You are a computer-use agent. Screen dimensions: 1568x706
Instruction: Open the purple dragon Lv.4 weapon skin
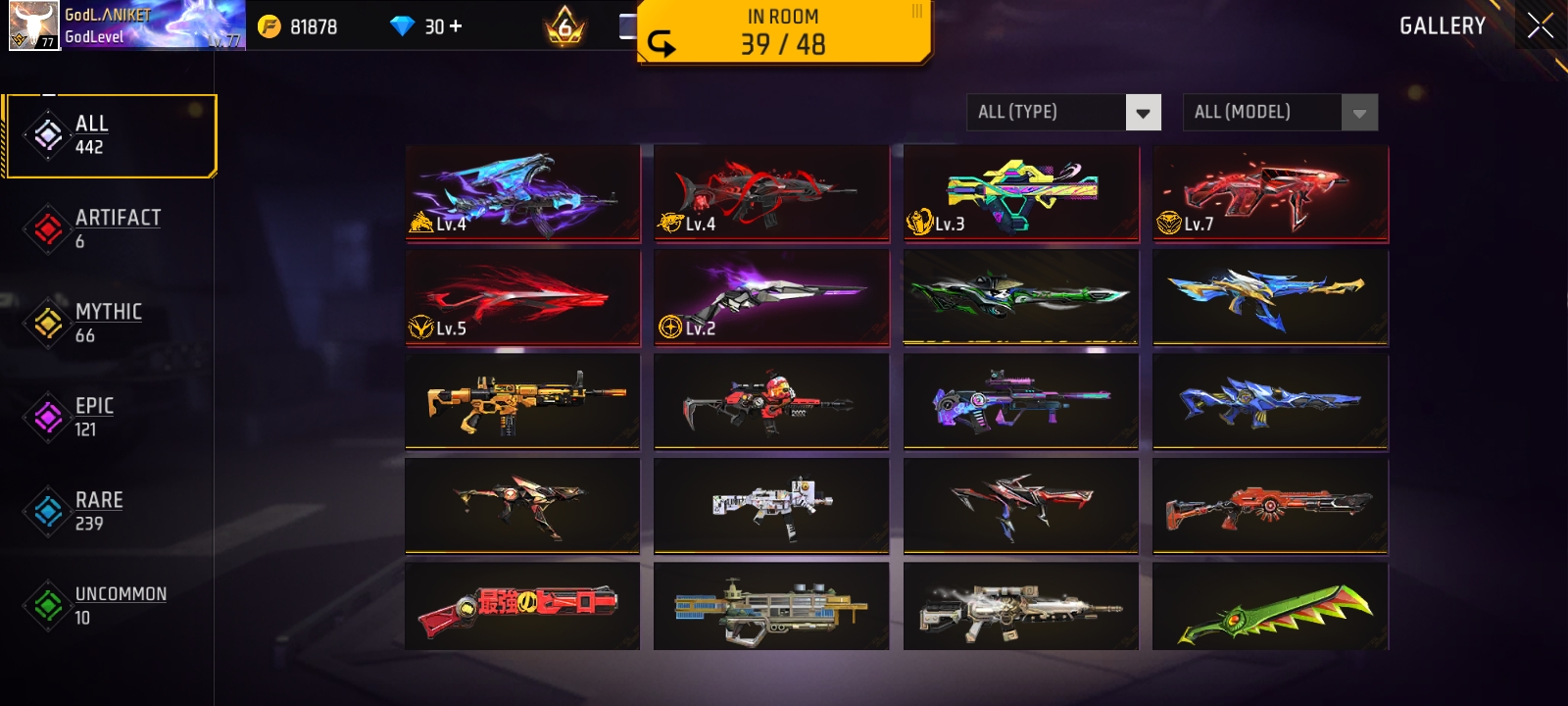(522, 191)
